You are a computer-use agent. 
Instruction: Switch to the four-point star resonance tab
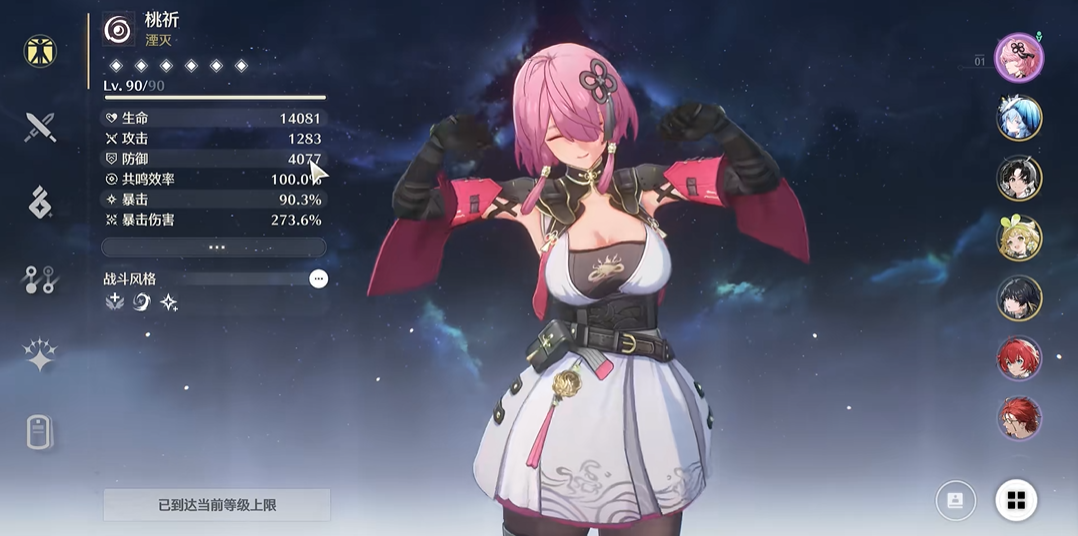coord(40,355)
